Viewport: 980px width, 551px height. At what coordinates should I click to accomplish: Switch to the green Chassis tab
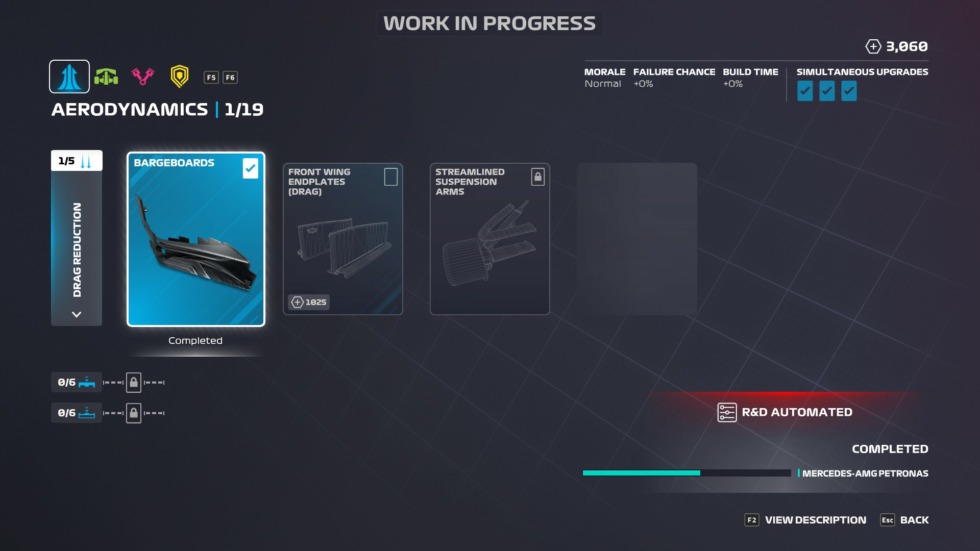point(106,77)
